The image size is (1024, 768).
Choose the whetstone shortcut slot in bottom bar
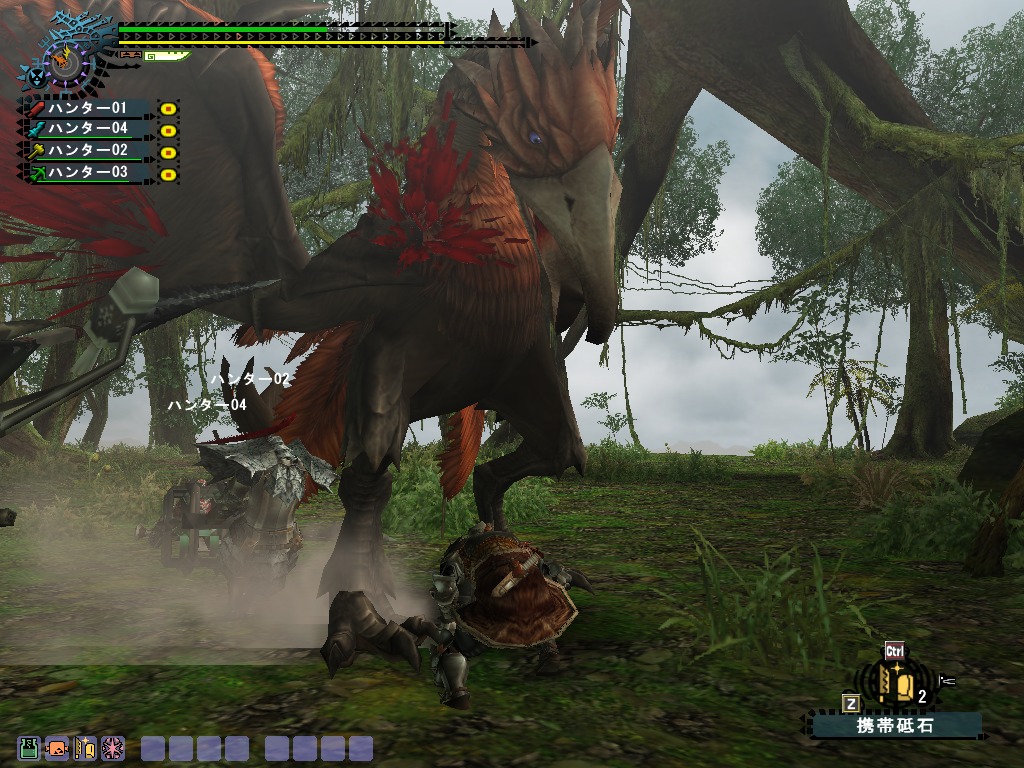(85, 748)
